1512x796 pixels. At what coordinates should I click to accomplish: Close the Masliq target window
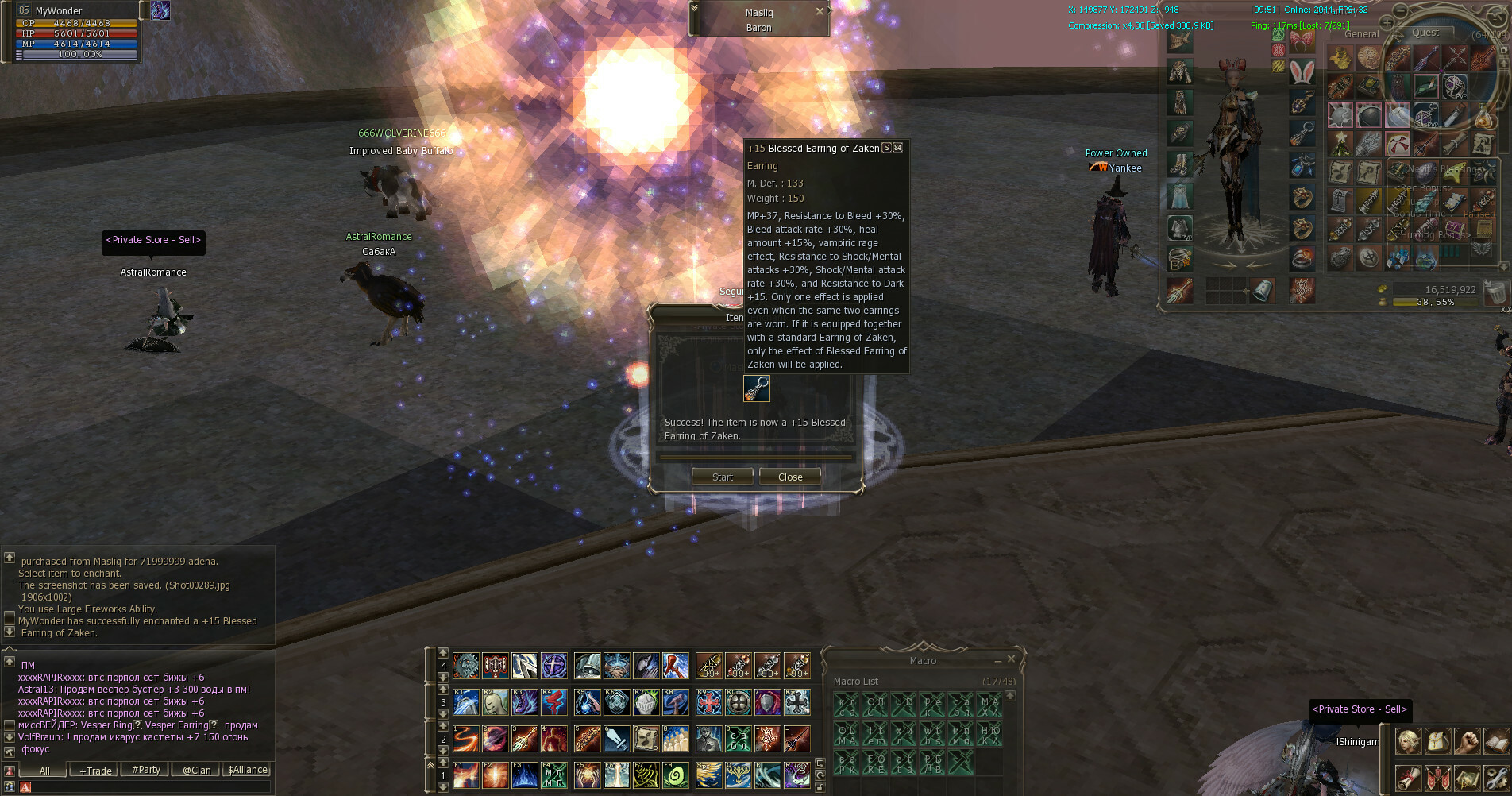click(820, 11)
